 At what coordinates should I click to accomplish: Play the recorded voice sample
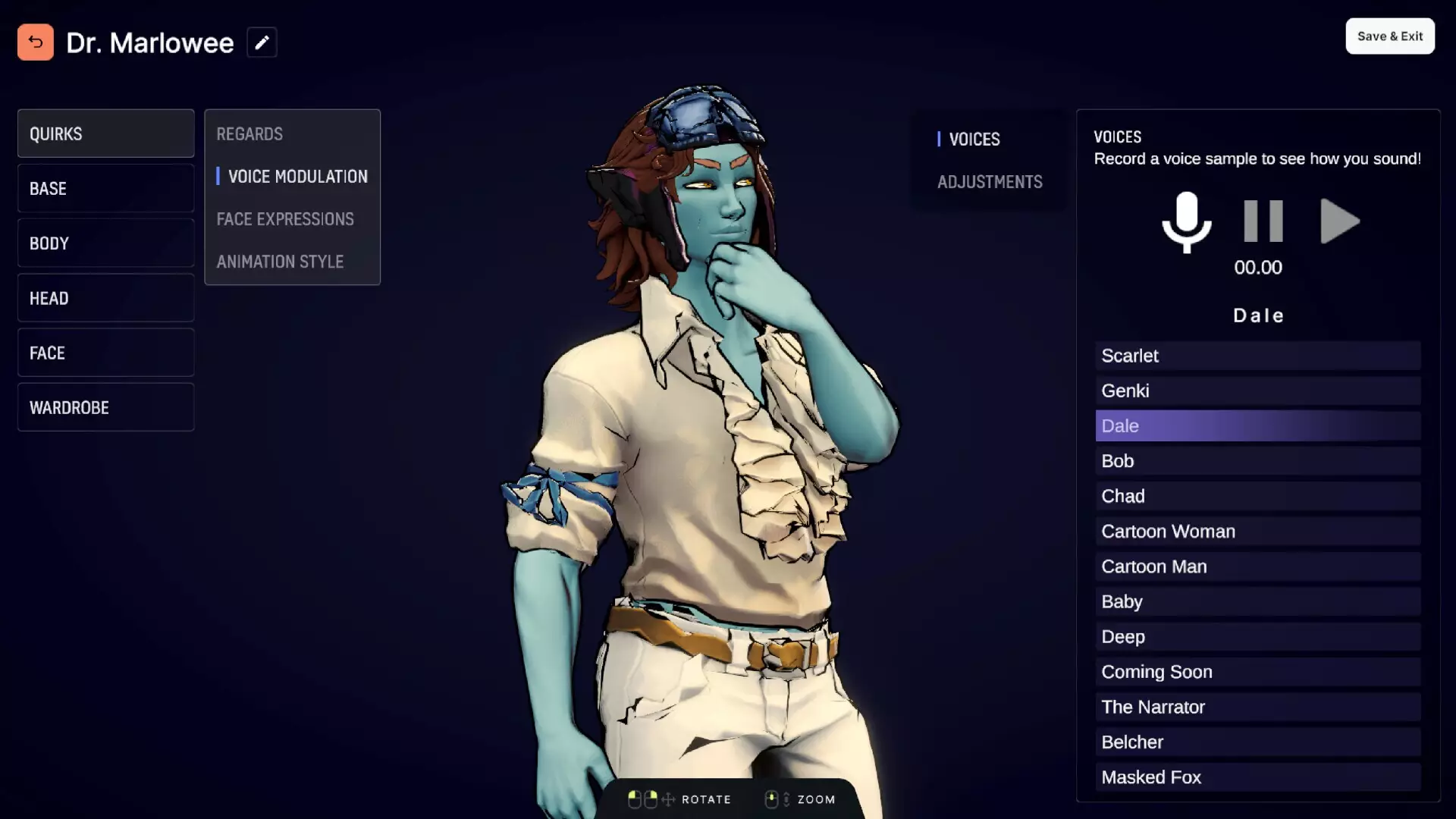[x=1338, y=221]
